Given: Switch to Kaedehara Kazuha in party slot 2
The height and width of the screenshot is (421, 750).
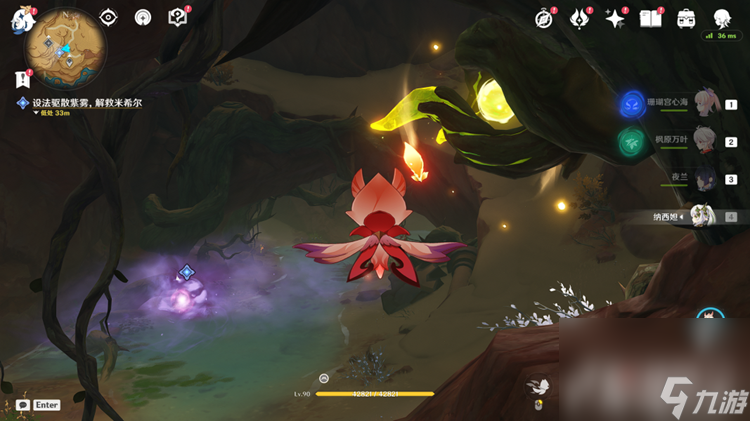Looking at the screenshot, I should click(x=707, y=141).
